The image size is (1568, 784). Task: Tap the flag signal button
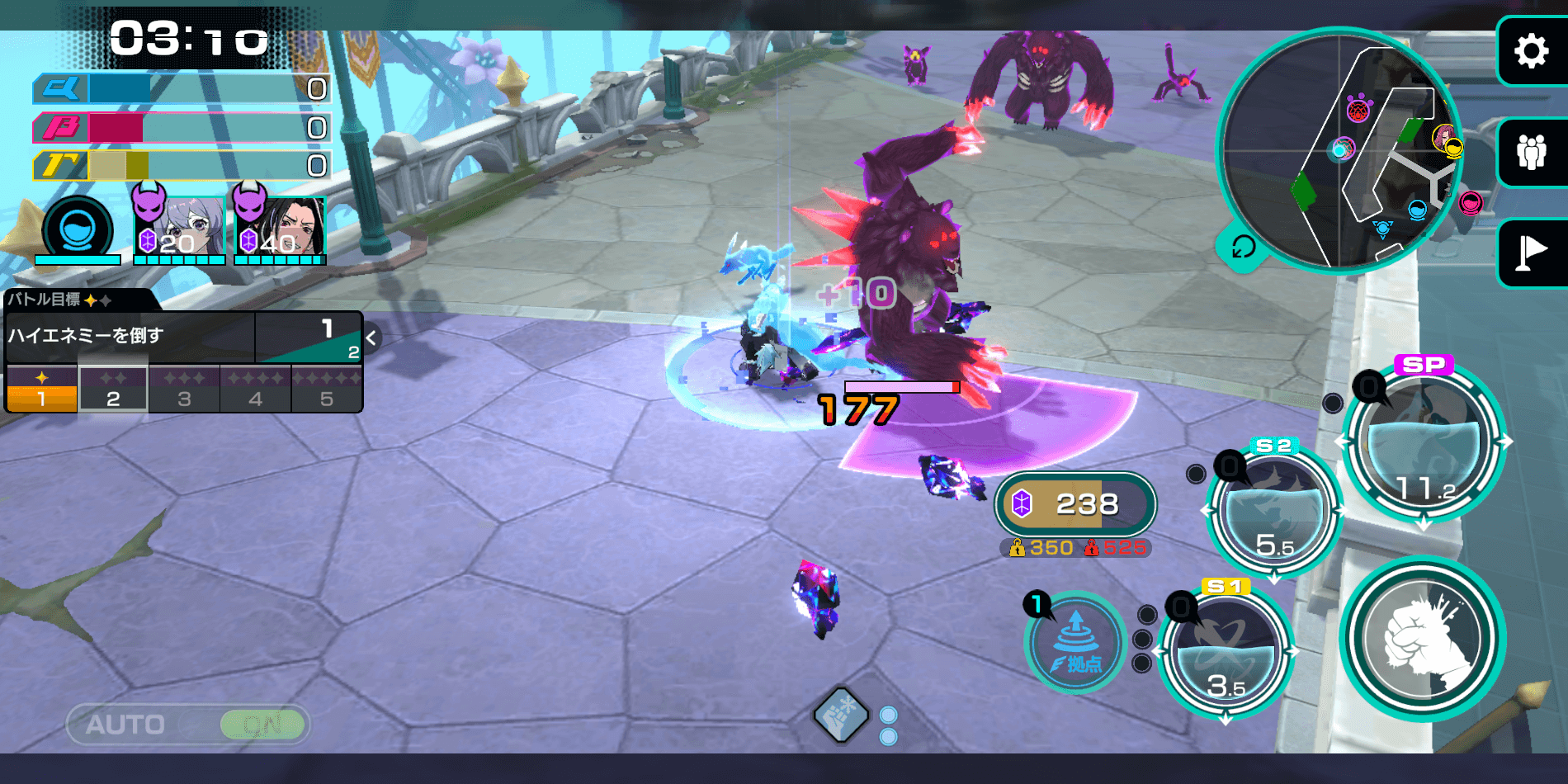click(1531, 253)
